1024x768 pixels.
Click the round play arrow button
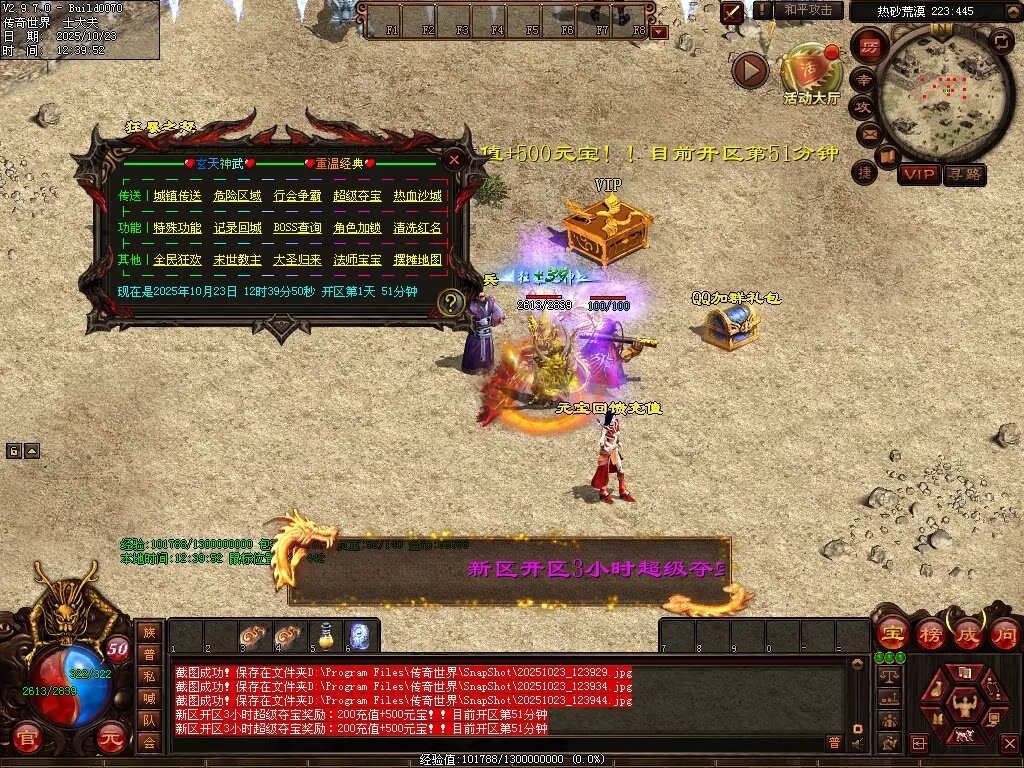750,70
